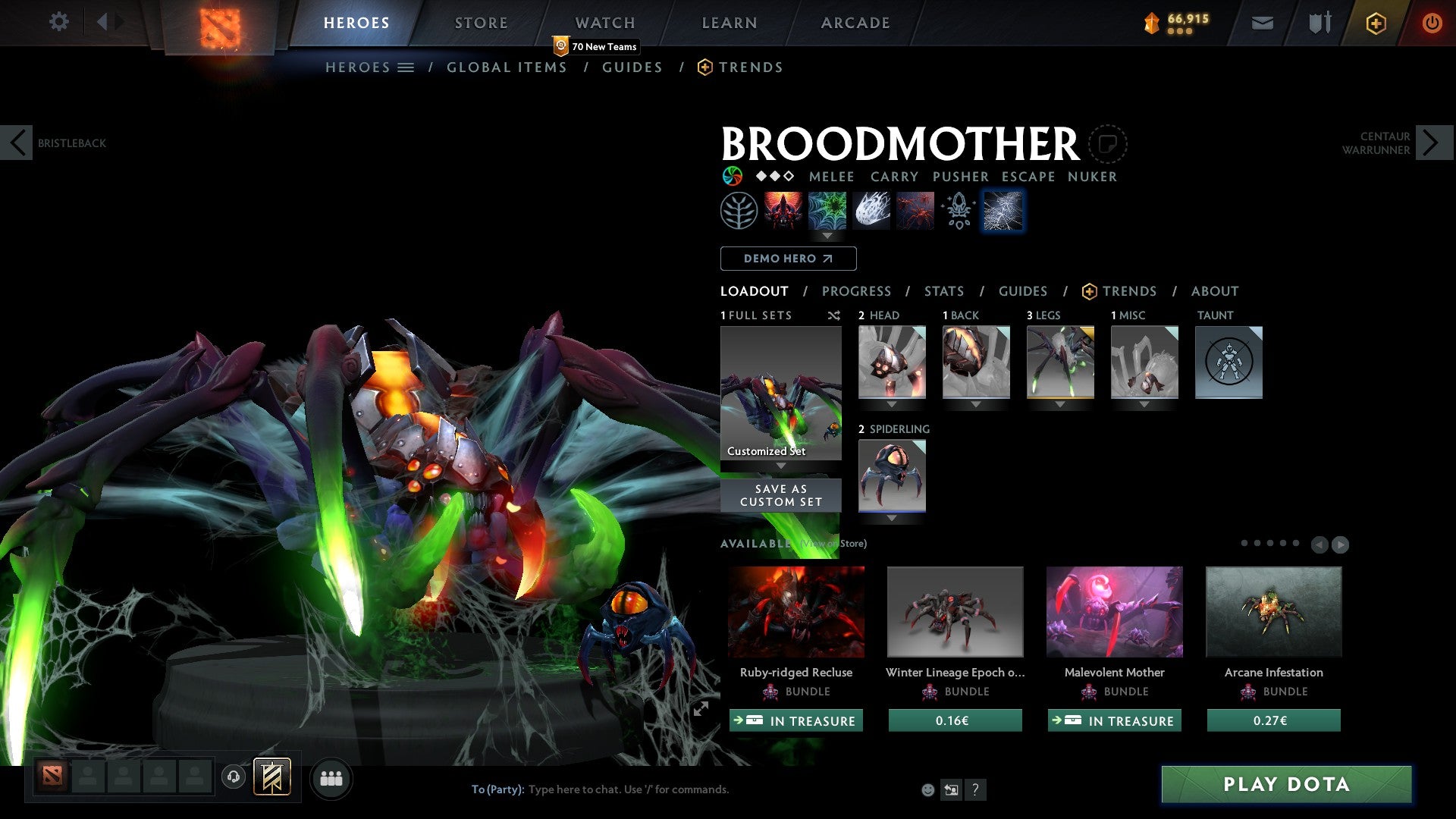Expand the LEGS slot chevron
The image size is (1456, 819).
[x=1060, y=404]
